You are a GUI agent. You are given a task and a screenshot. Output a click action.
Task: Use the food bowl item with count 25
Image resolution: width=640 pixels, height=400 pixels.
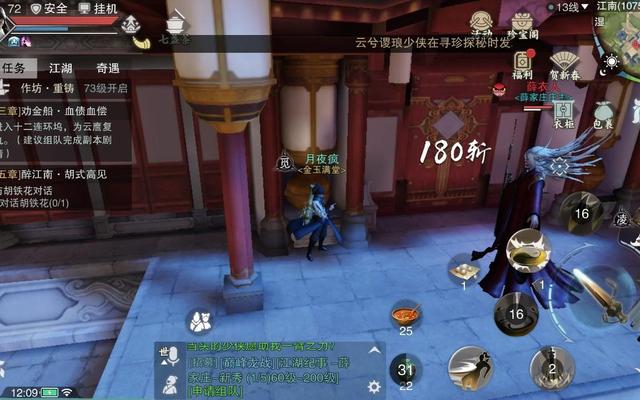[405, 316]
